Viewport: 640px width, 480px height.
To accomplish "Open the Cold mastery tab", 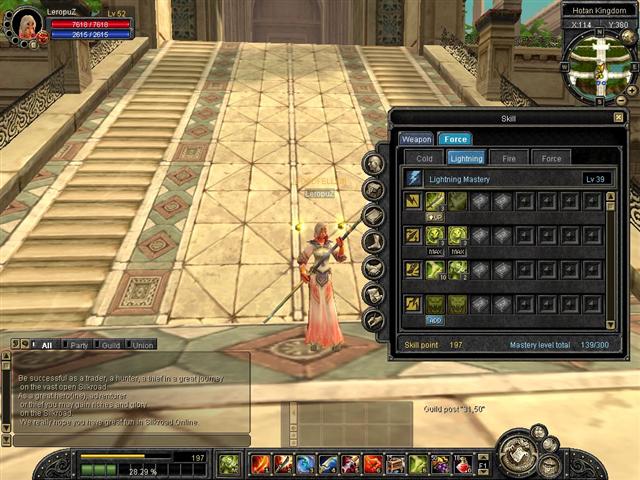I will [424, 158].
